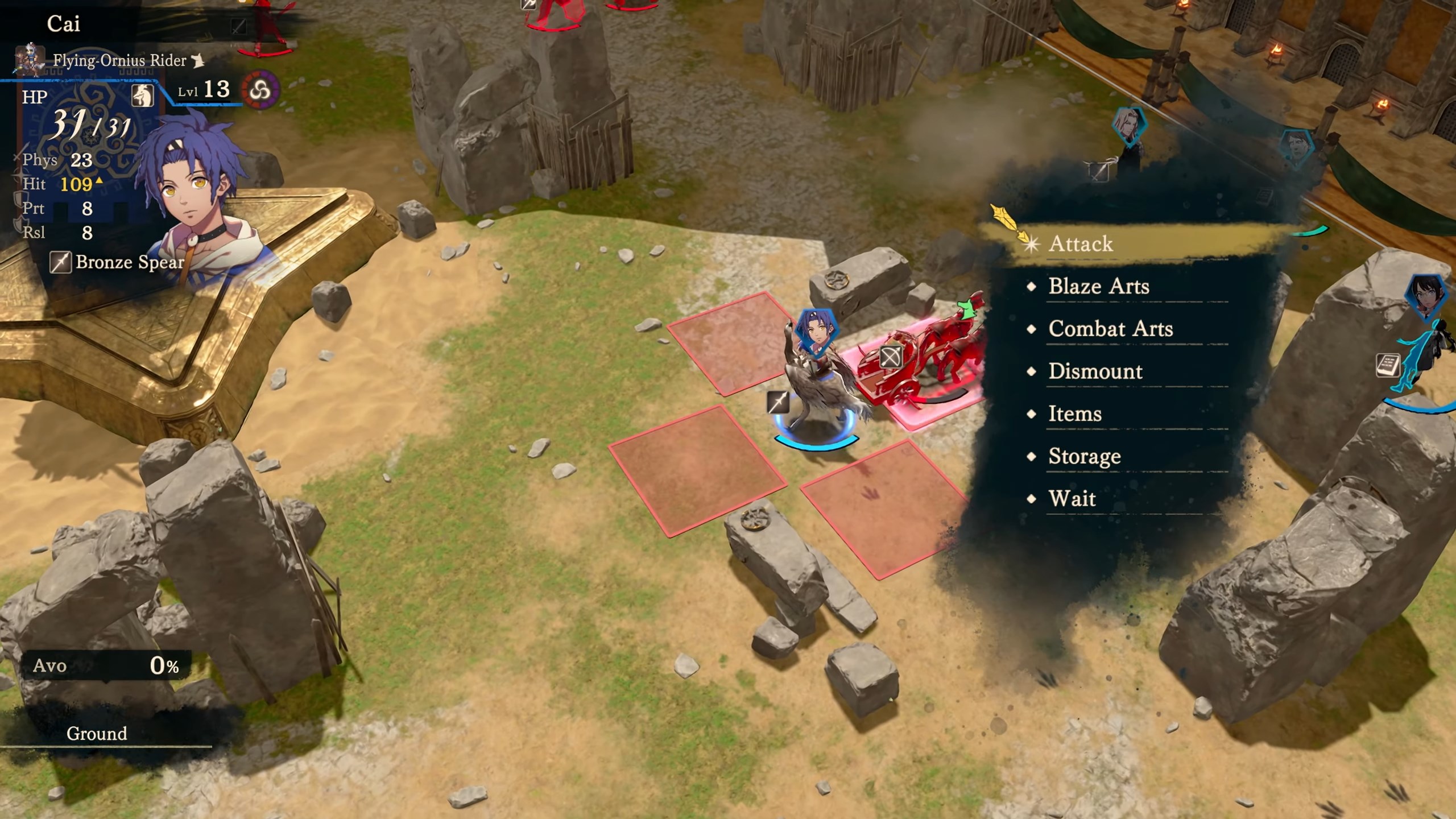Choose Wait to end Cai's turn
This screenshot has height=819, width=1456.
[1072, 499]
